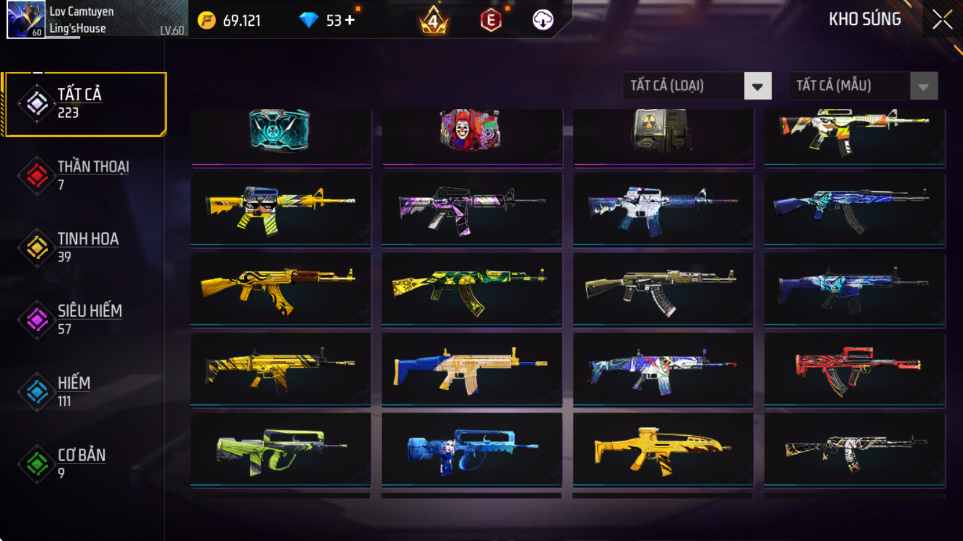Viewport: 963px width, 541px height.
Task: Open the gold crown rank badge
Action: tap(433, 19)
